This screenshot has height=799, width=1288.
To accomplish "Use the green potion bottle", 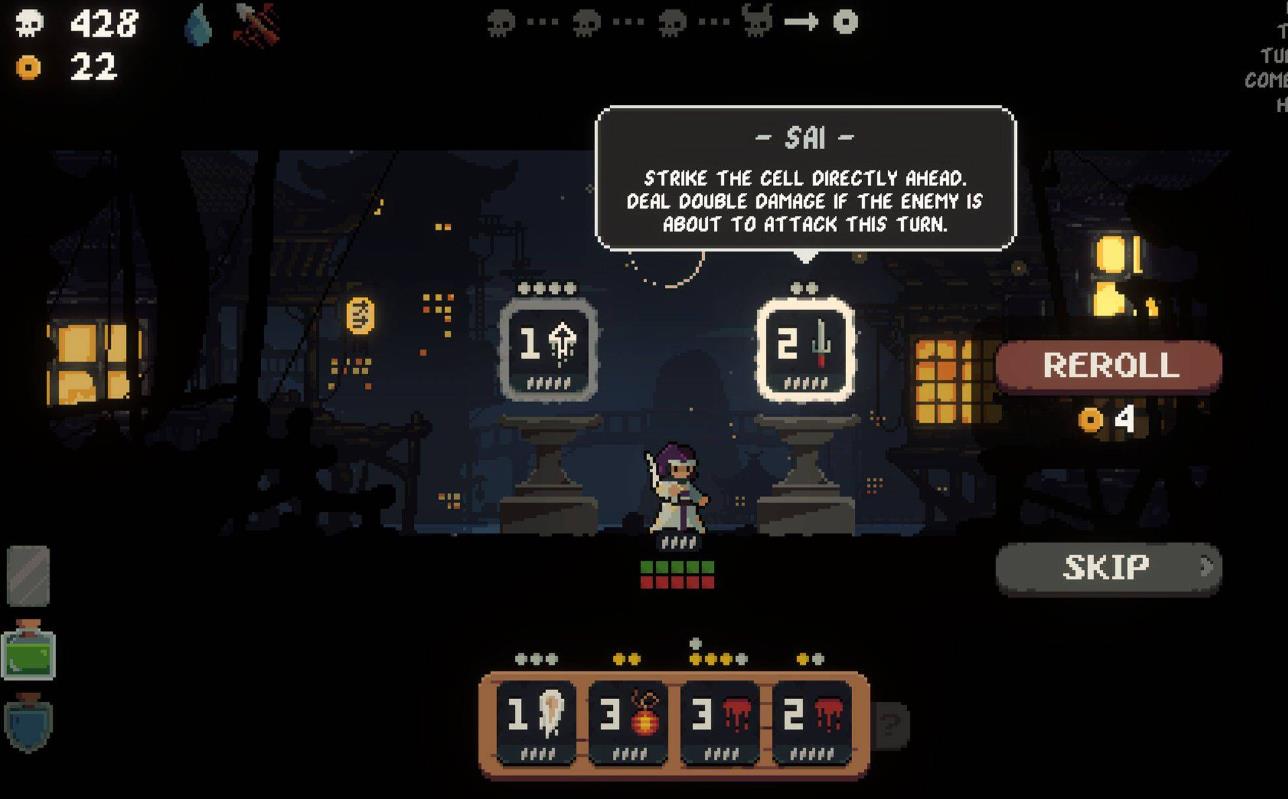I will click(x=29, y=651).
